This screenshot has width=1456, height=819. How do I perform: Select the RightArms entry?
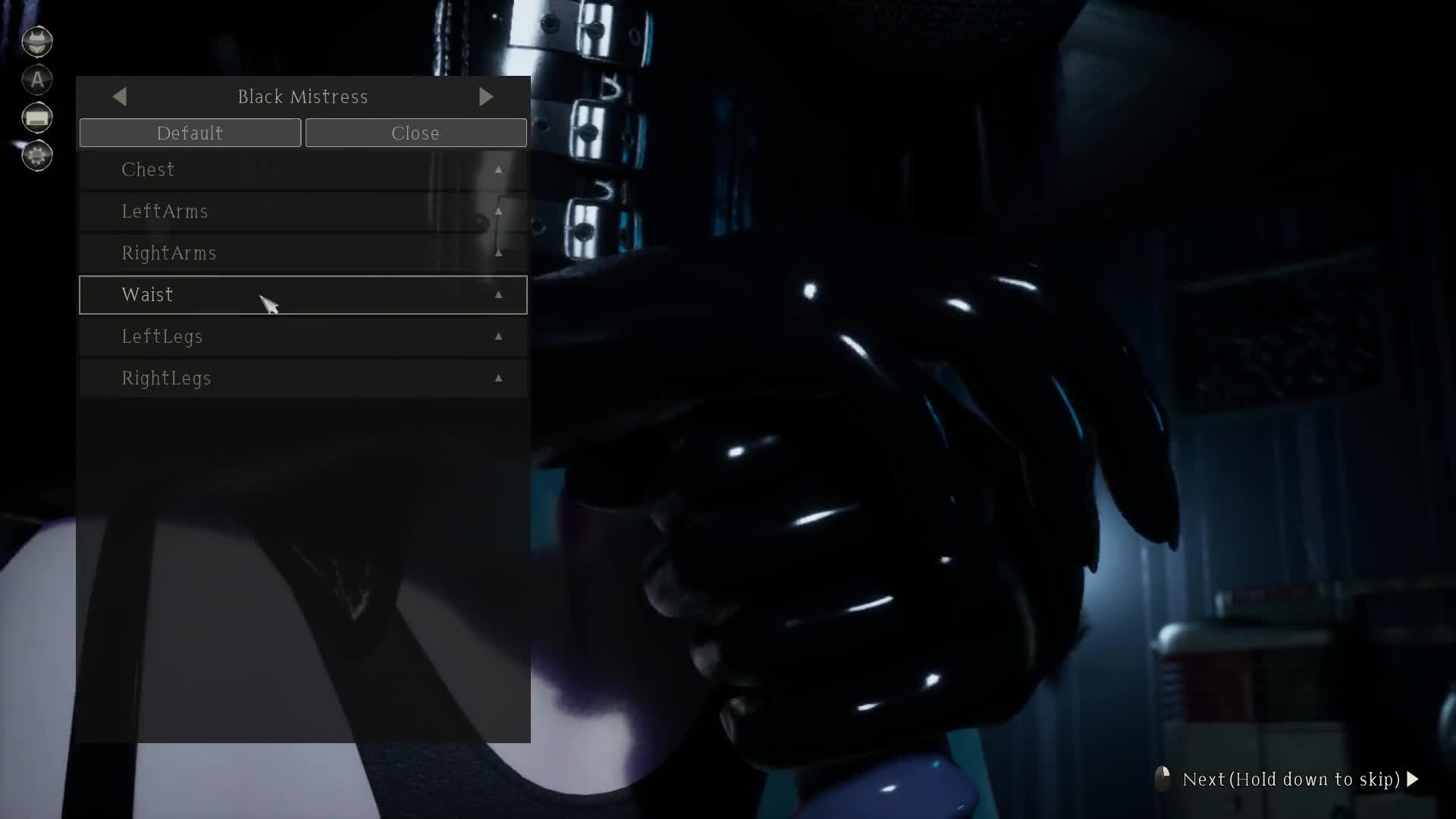coord(303,253)
